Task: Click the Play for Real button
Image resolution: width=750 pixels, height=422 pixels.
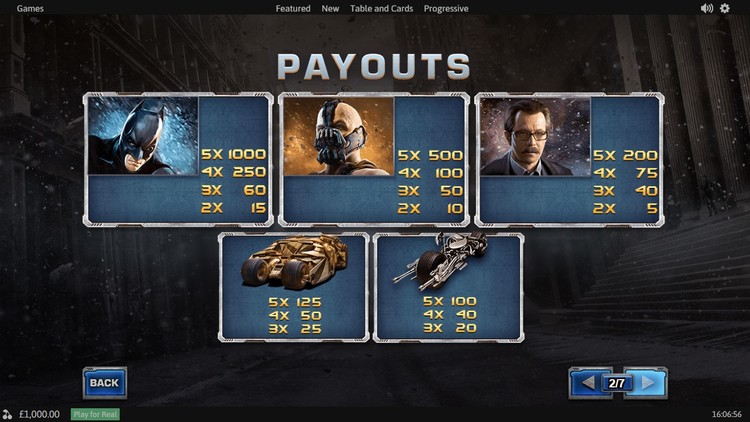Action: click(x=95, y=414)
